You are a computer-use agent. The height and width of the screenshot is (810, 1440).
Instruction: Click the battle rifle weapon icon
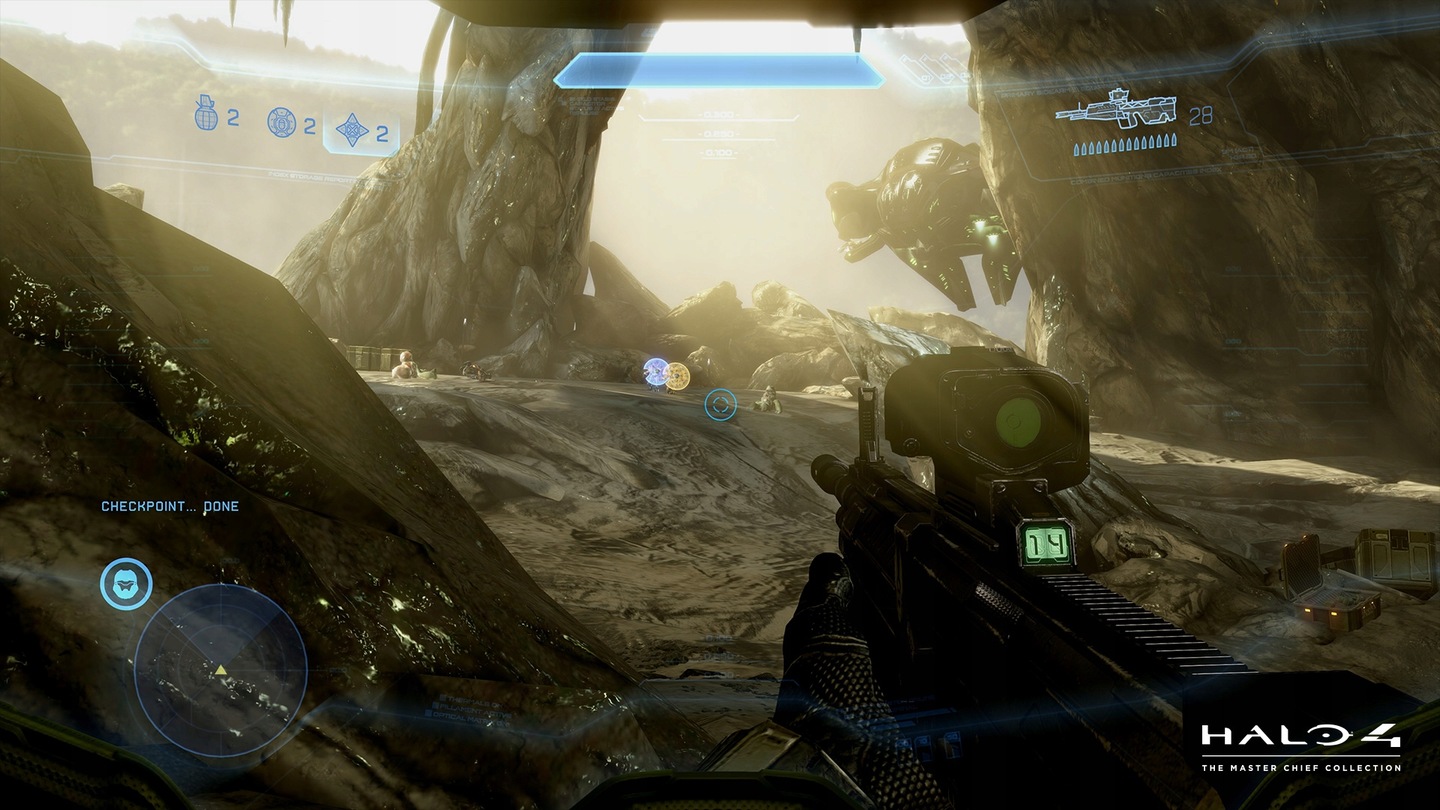[x=1115, y=110]
